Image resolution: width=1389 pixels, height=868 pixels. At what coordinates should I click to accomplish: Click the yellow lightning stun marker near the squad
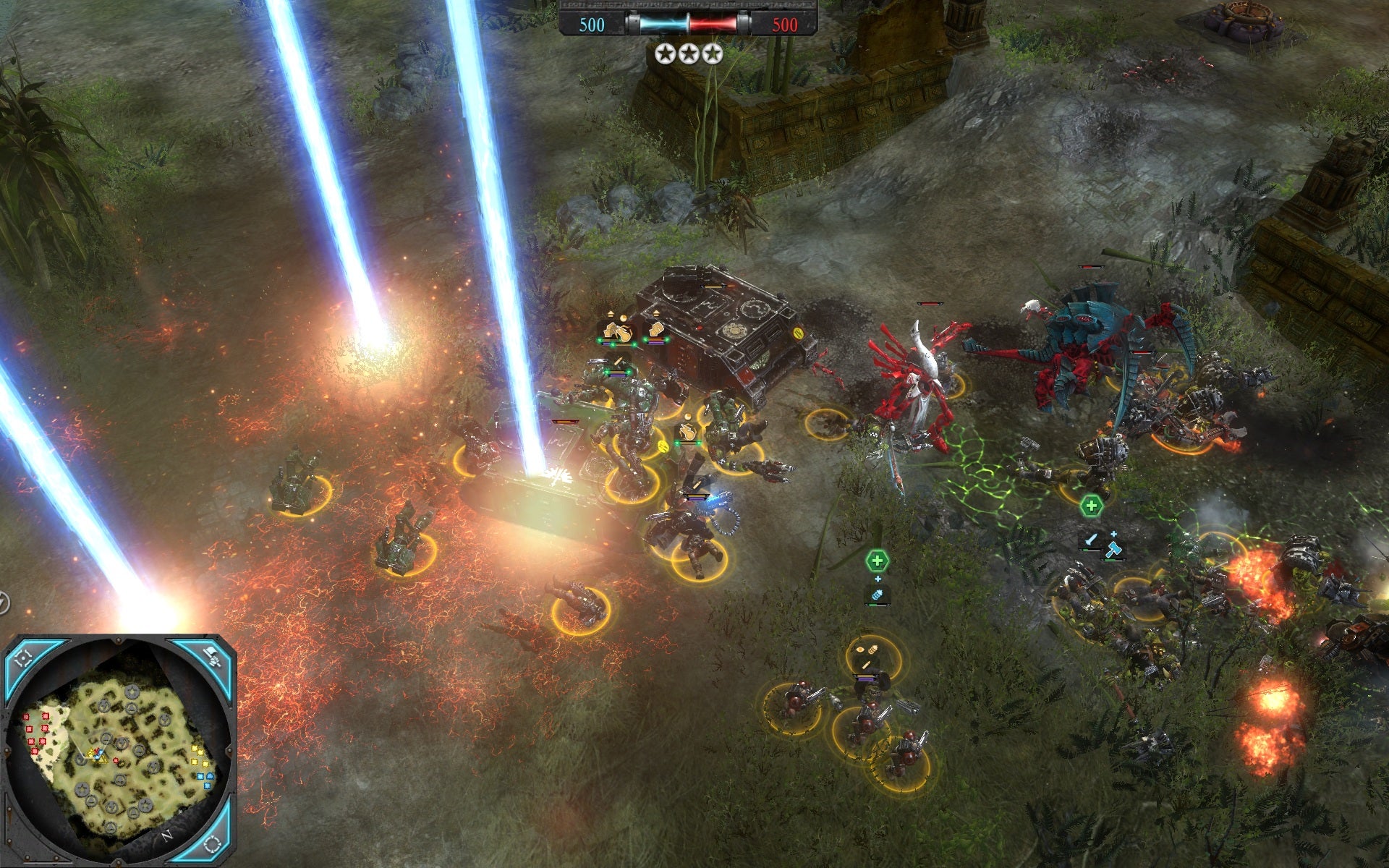coord(663,446)
